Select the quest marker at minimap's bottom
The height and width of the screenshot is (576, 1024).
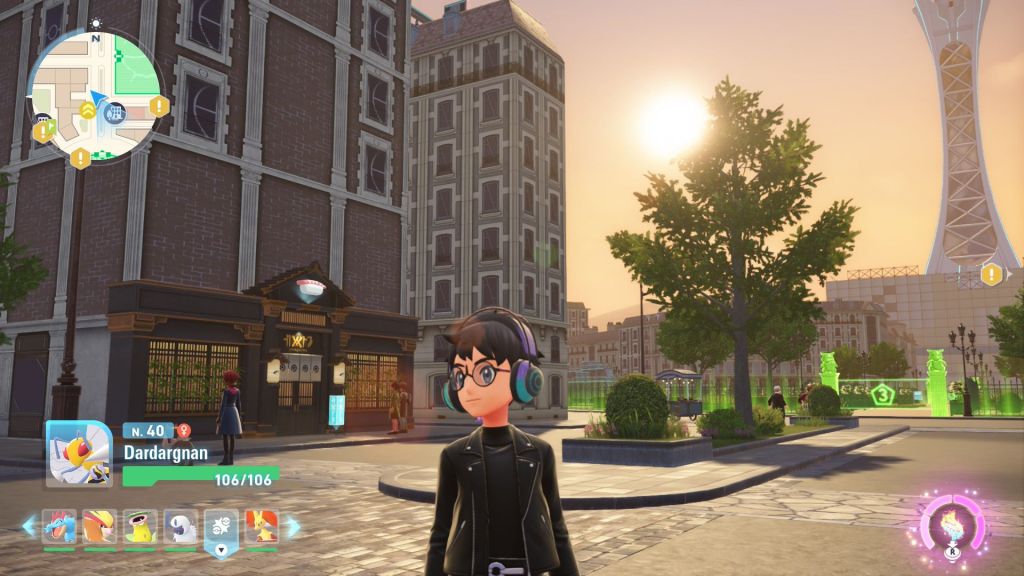81,157
